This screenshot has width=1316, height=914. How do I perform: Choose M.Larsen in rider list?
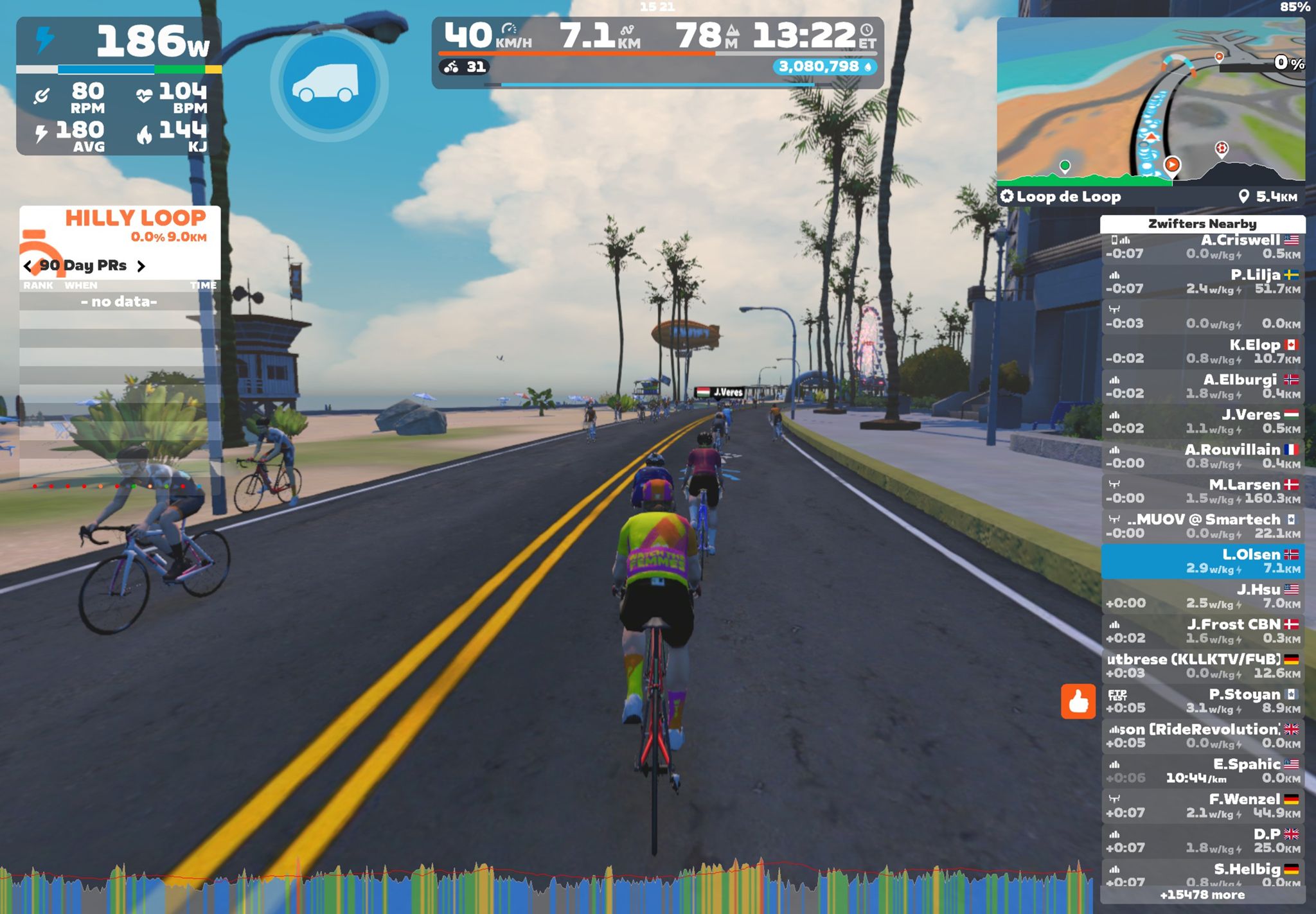[1202, 491]
